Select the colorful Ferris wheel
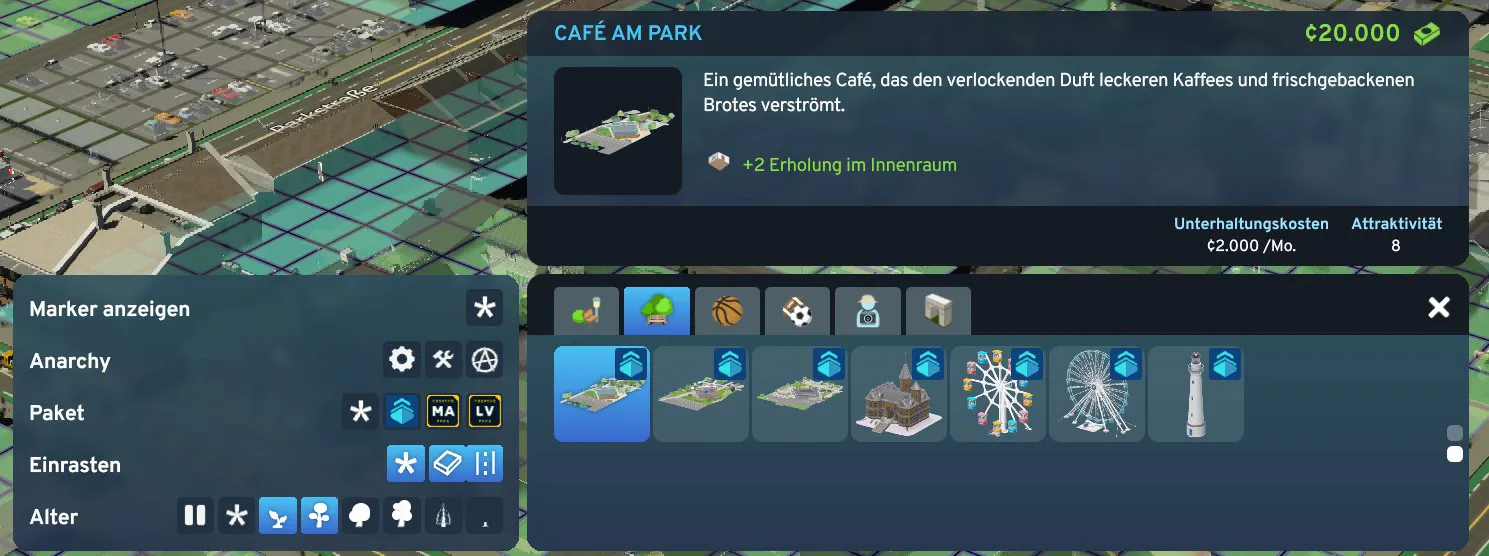This screenshot has width=1489, height=556. 997,394
